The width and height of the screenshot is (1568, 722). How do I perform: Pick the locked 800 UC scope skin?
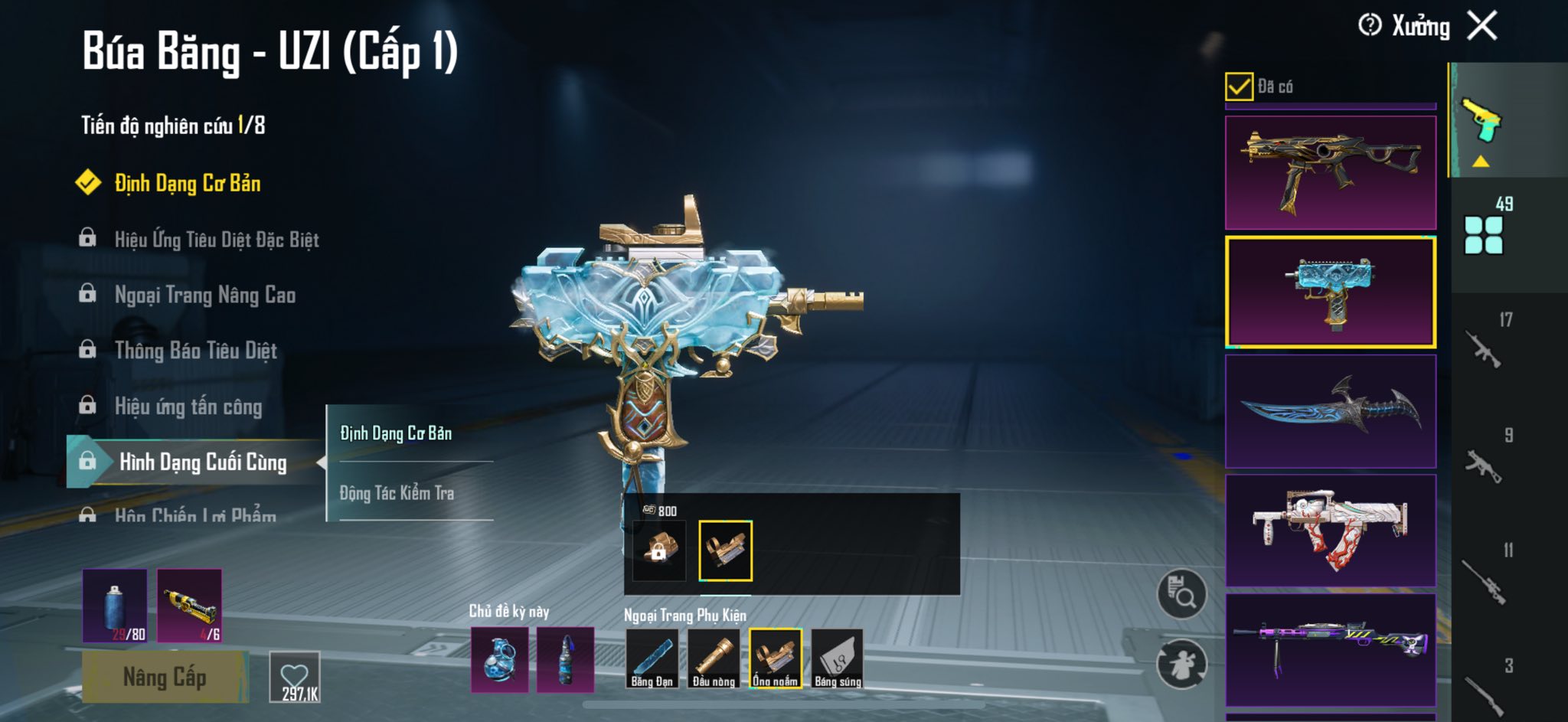pyautogui.click(x=658, y=550)
